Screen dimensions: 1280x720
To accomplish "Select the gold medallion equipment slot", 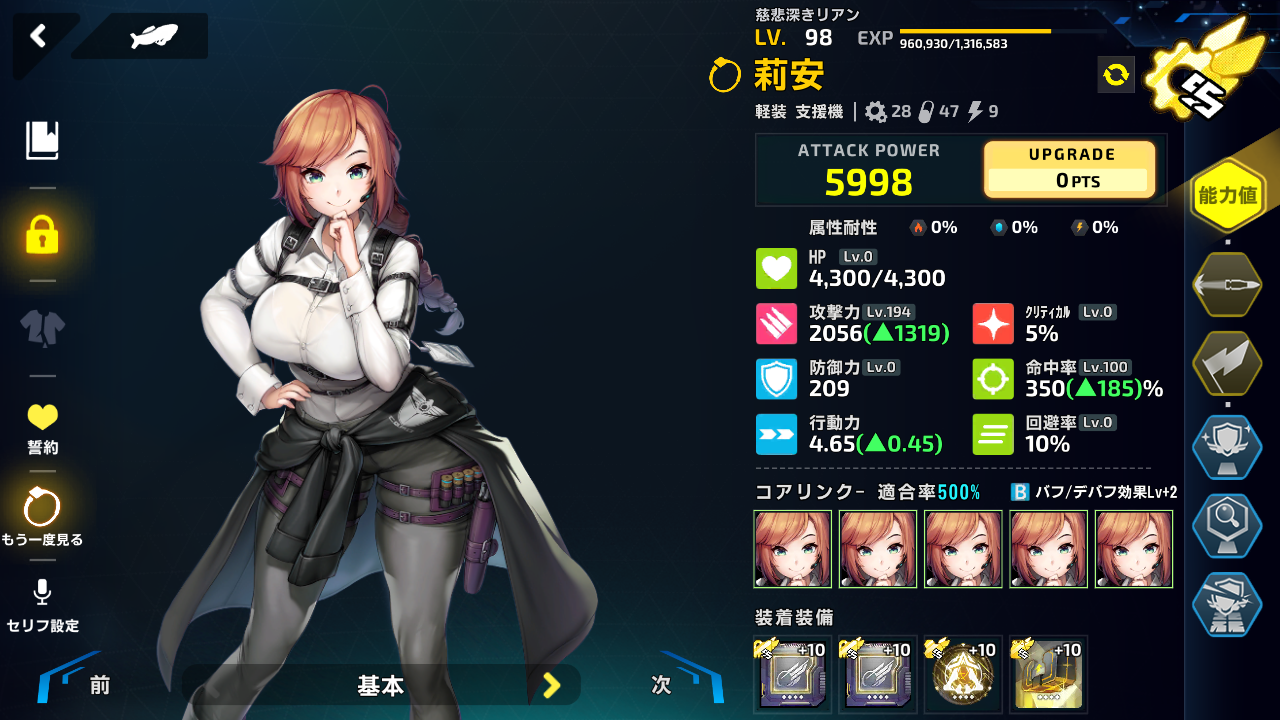I will tap(963, 674).
